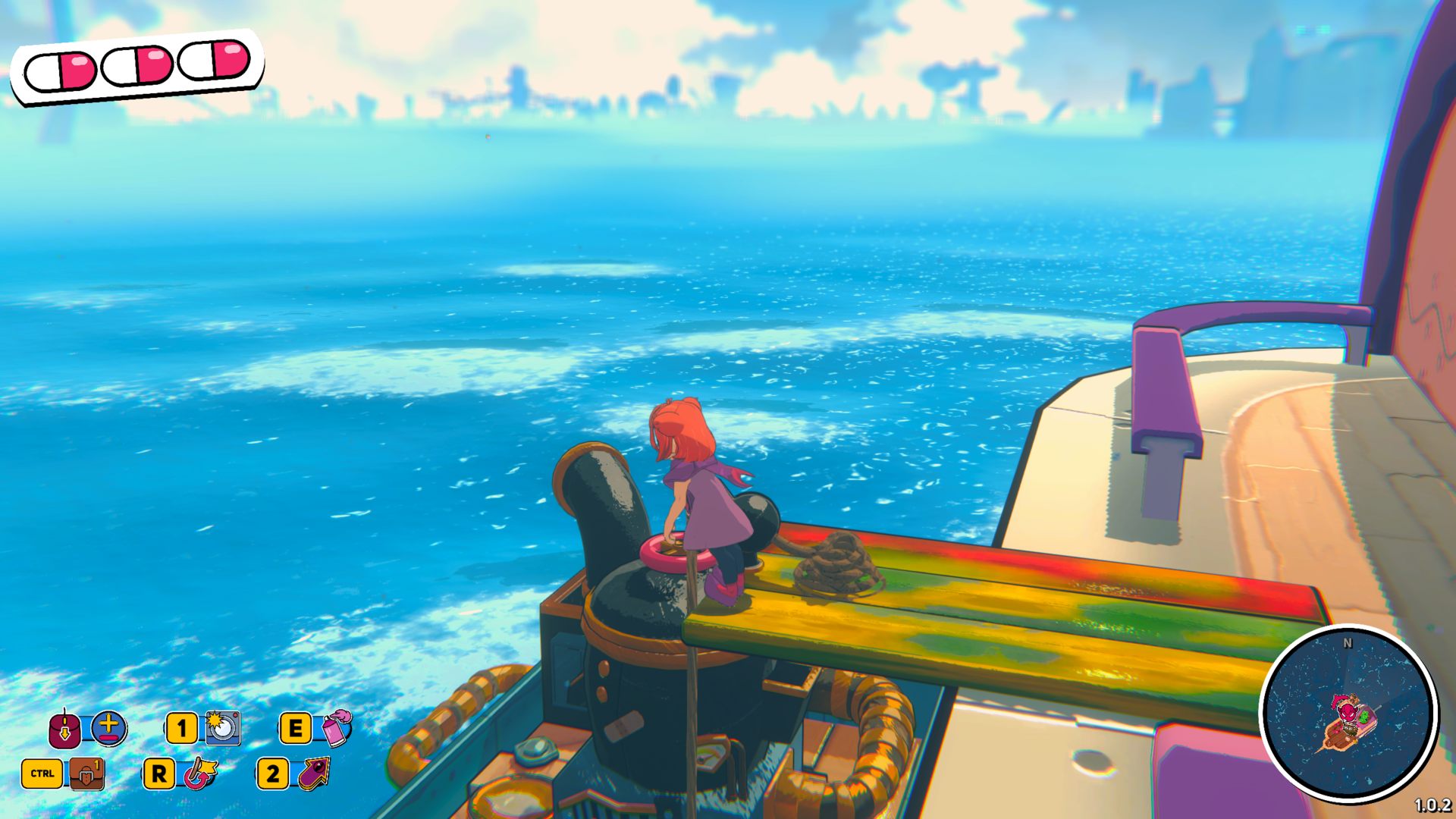Open the brown backpack inventory icon
This screenshot has width=1456, height=819.
pyautogui.click(x=87, y=773)
